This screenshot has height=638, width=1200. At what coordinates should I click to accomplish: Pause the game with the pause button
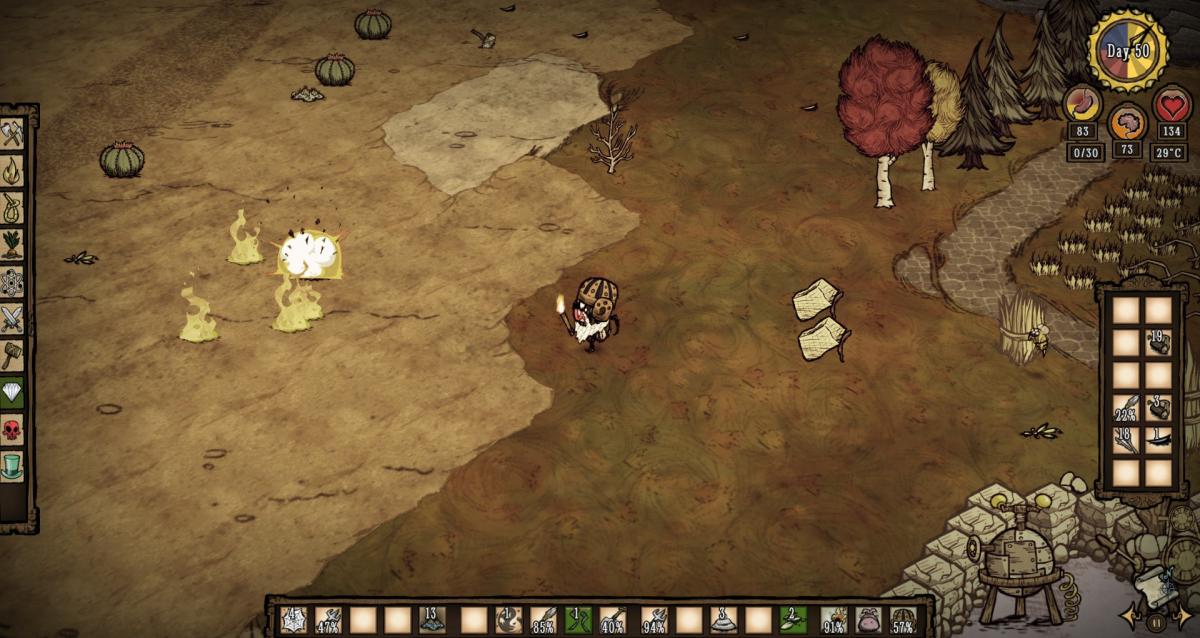[x=1157, y=622]
